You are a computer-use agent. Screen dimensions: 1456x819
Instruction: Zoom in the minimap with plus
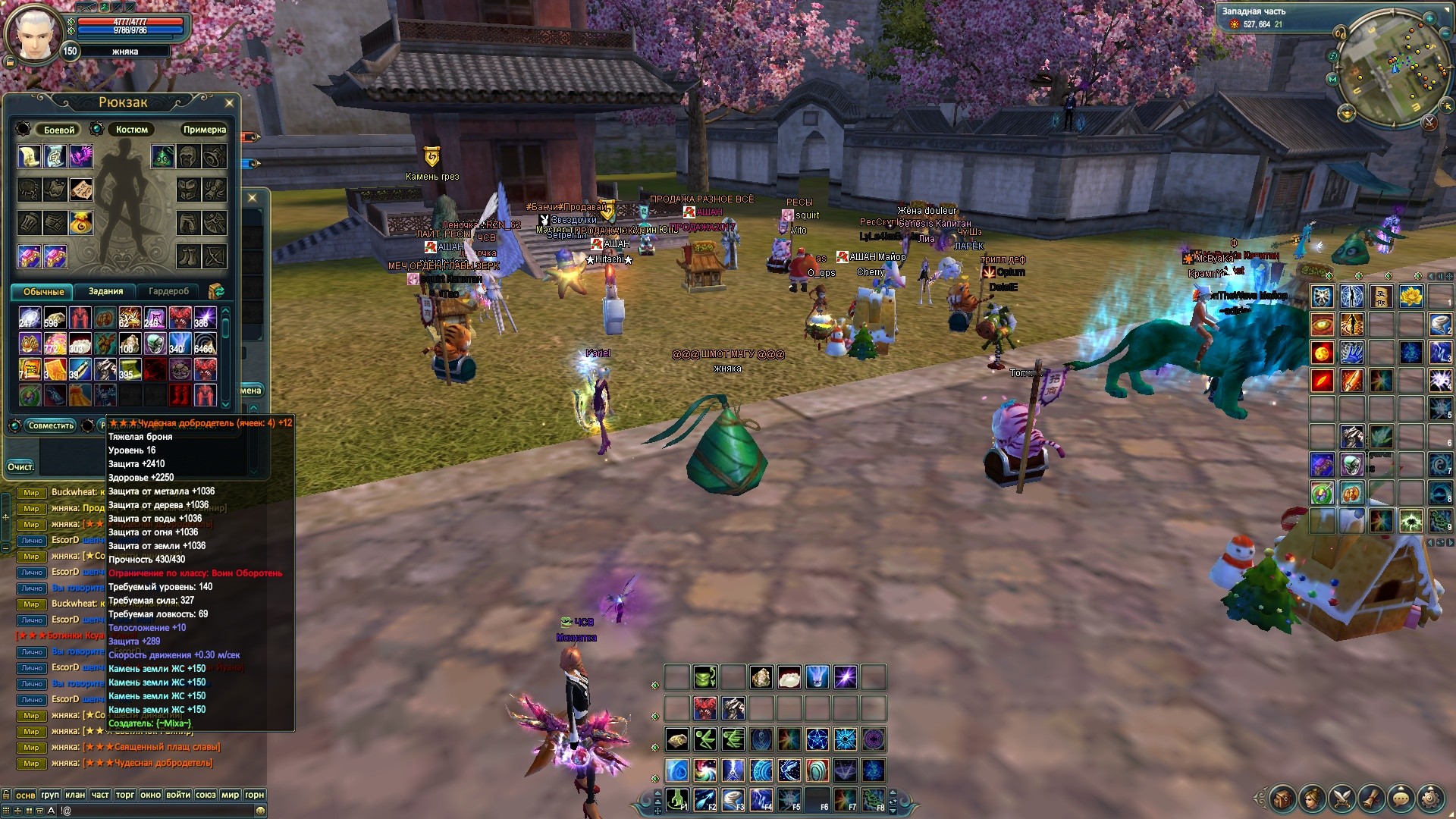1429,17
